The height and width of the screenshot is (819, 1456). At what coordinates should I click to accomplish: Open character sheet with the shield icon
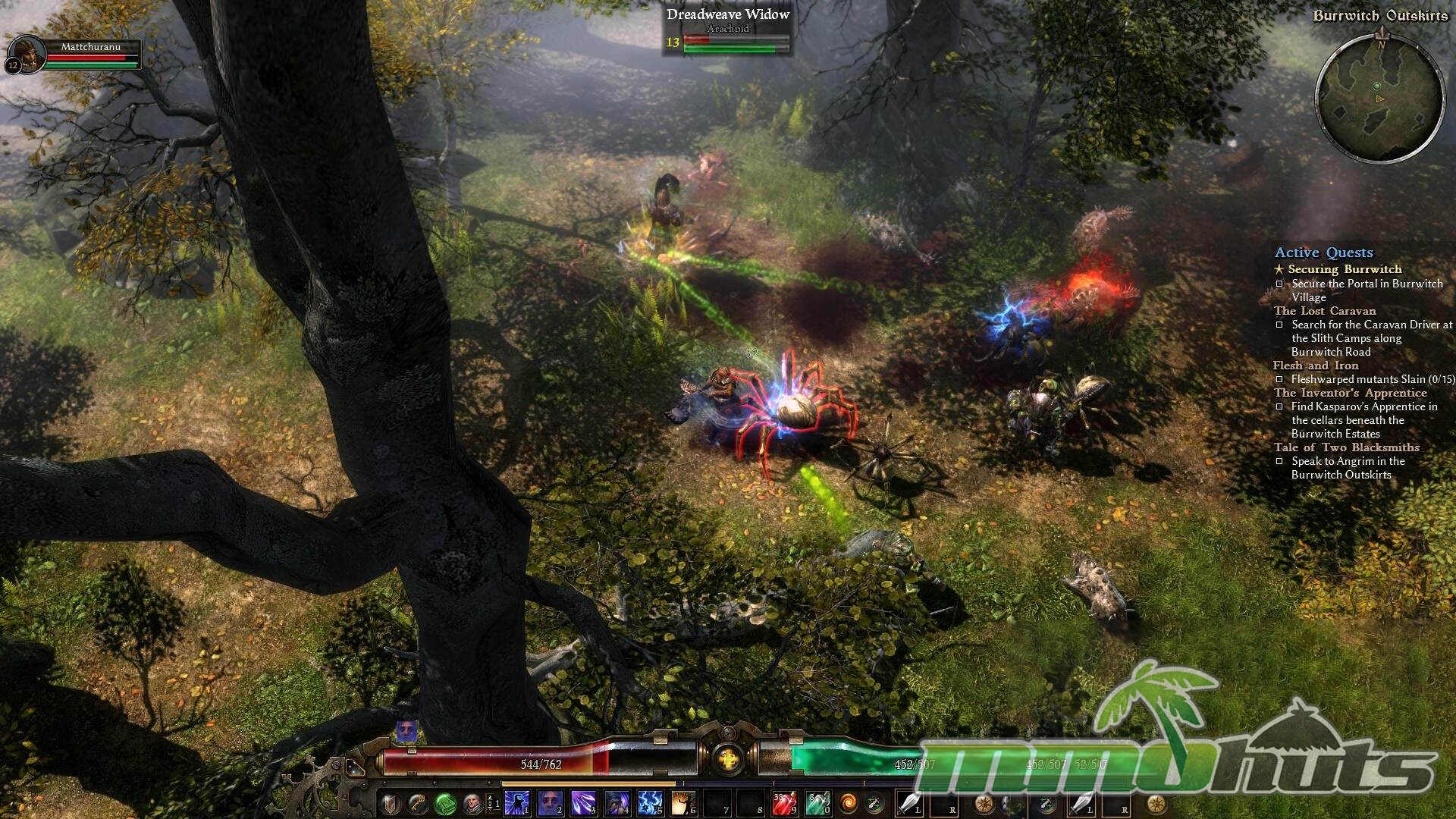click(x=390, y=803)
